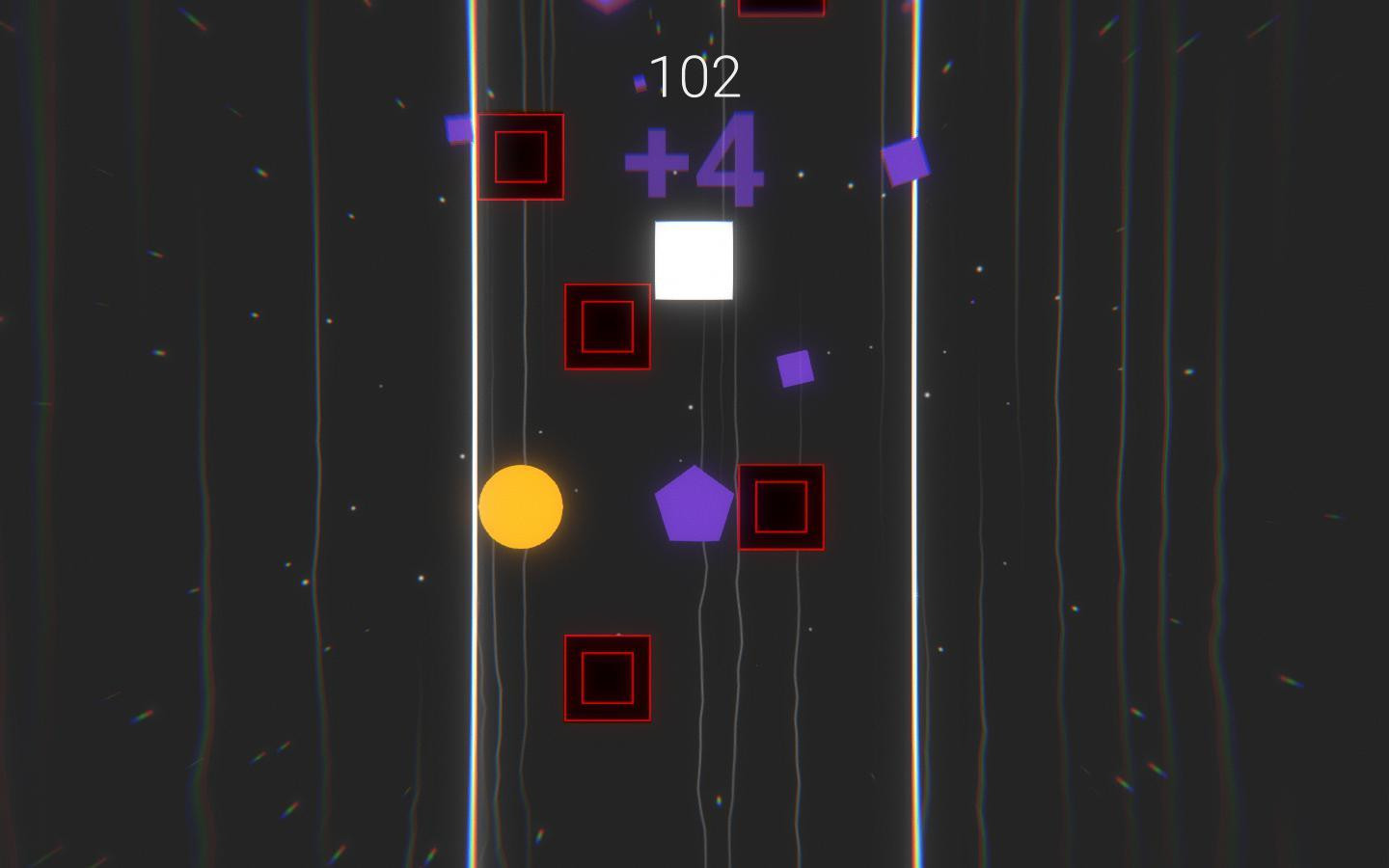Click the score display showing 102
This screenshot has width=1389, height=868.
click(x=696, y=73)
